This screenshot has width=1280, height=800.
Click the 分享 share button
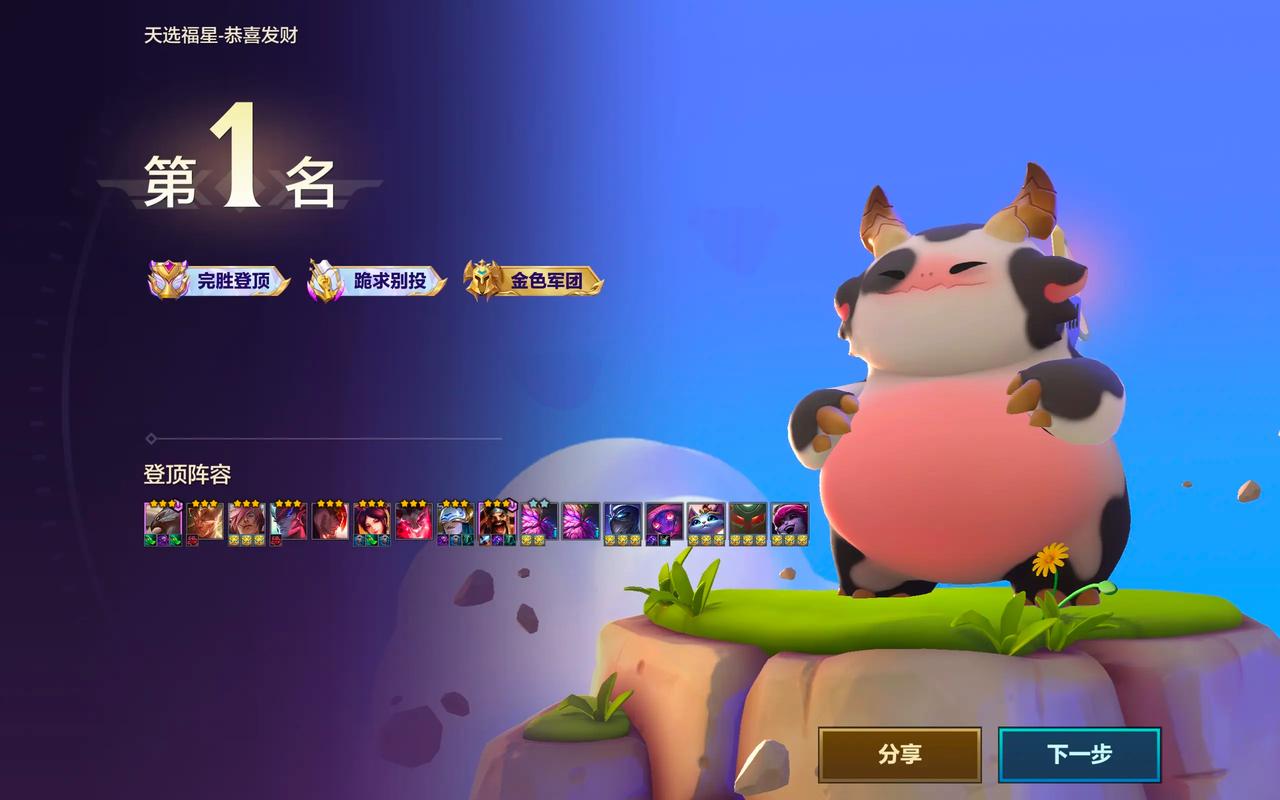coord(899,754)
